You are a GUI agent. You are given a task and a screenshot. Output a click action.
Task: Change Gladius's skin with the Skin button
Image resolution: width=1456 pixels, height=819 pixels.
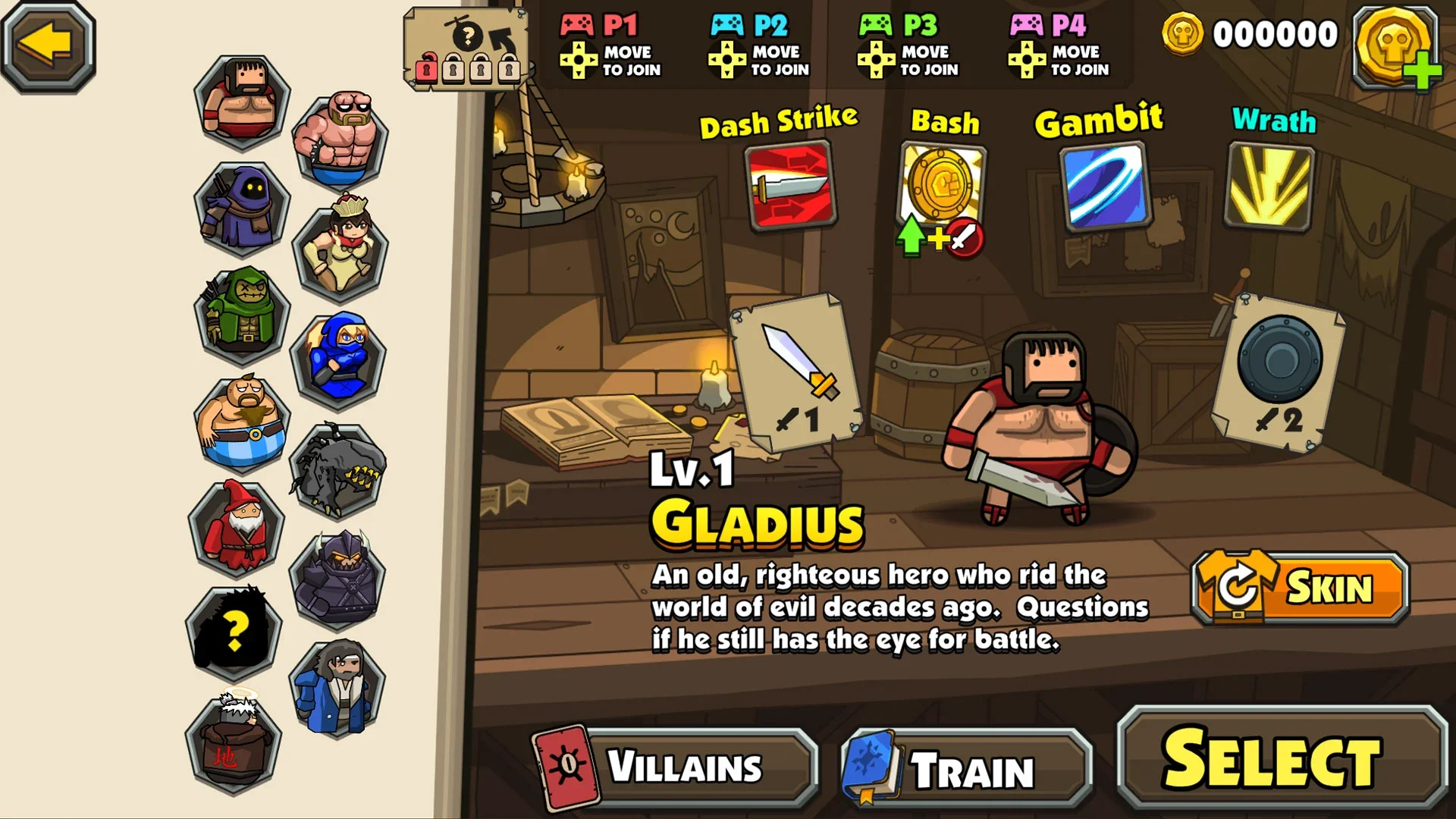coord(1300,588)
